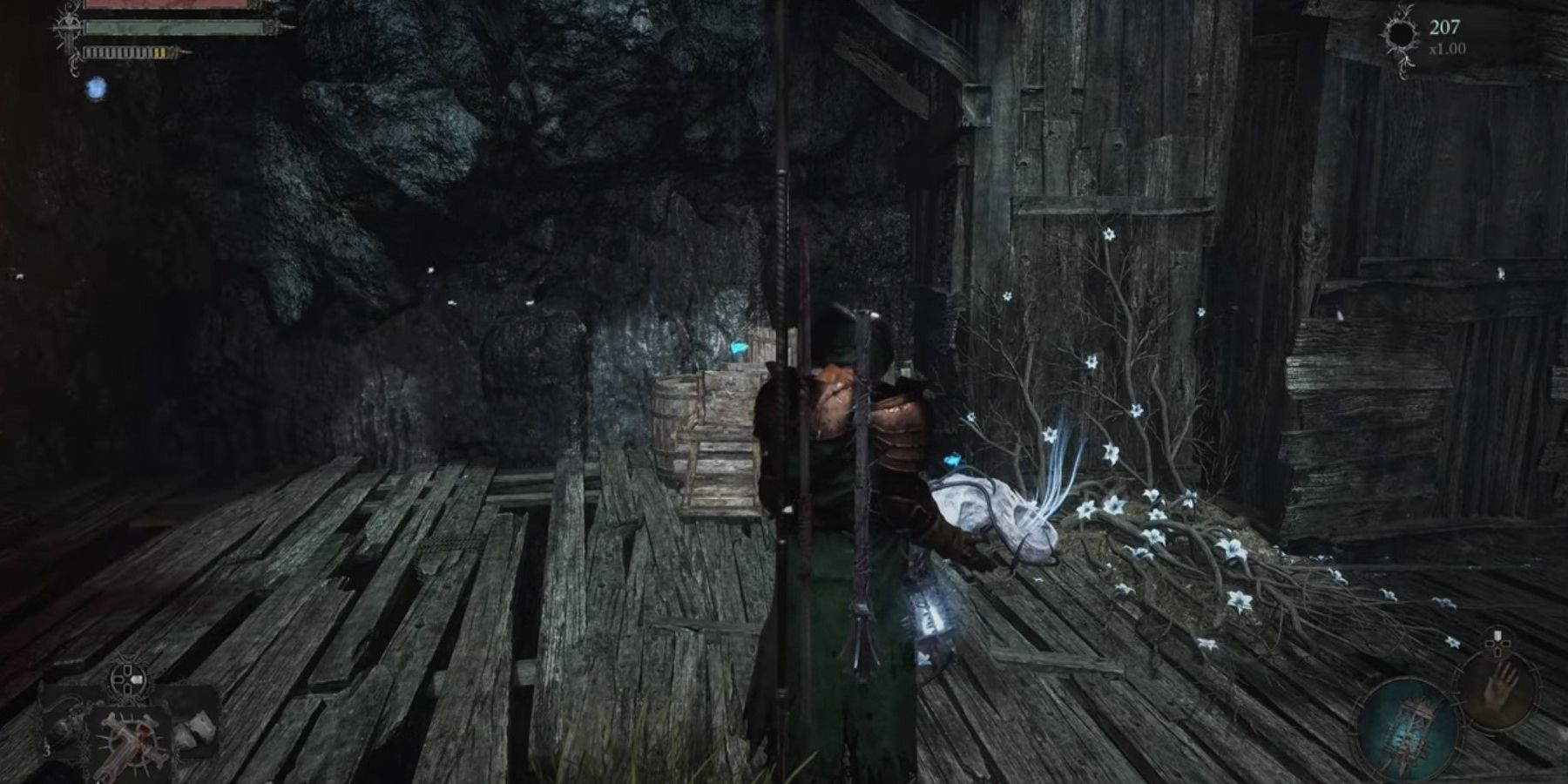This screenshot has width=1568, height=784.
Task: Select the green stamina bar
Action: tap(174, 26)
